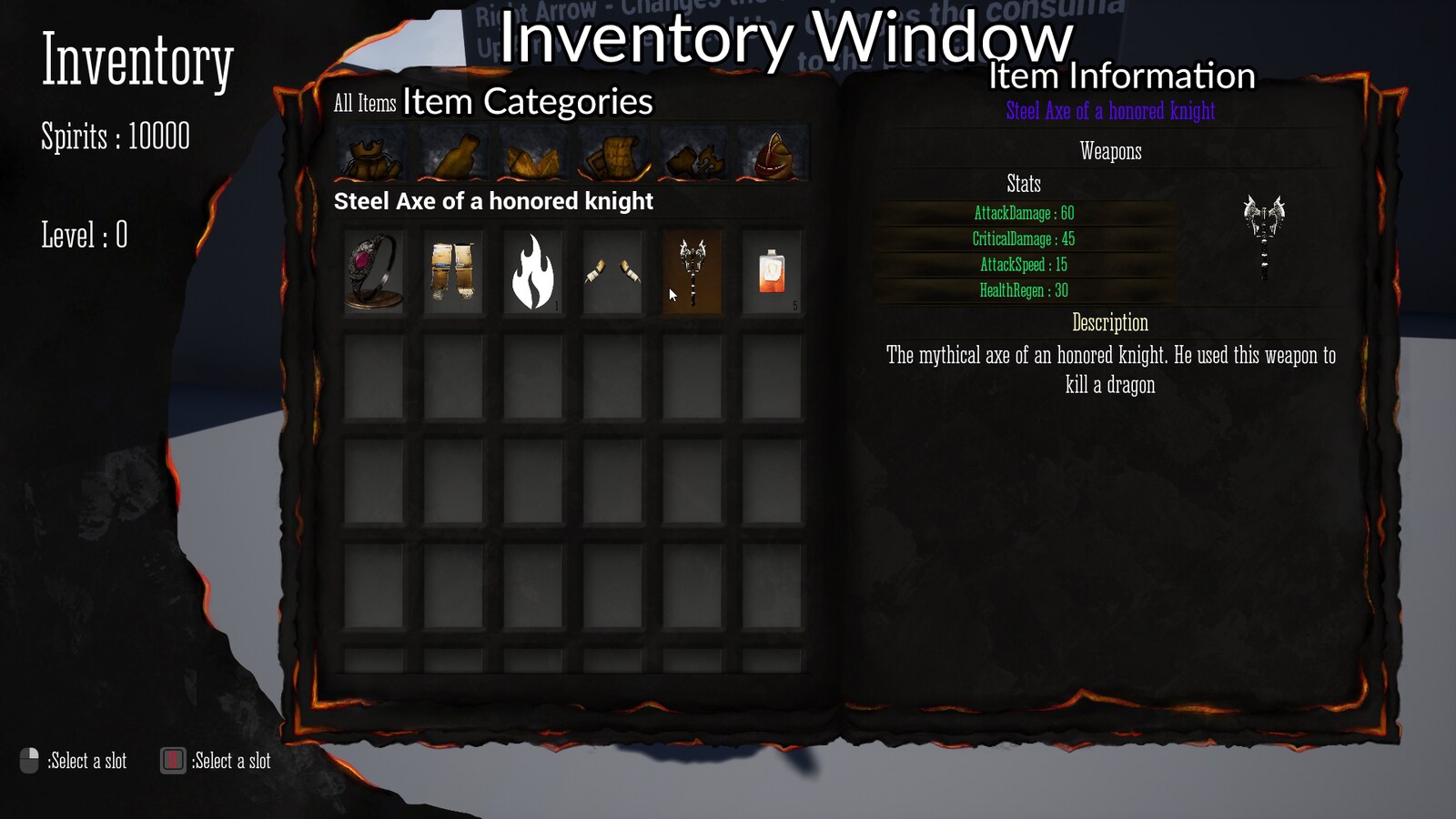This screenshot has width=1456, height=819.
Task: Switch to the Item Information panel
Action: click(x=1121, y=76)
